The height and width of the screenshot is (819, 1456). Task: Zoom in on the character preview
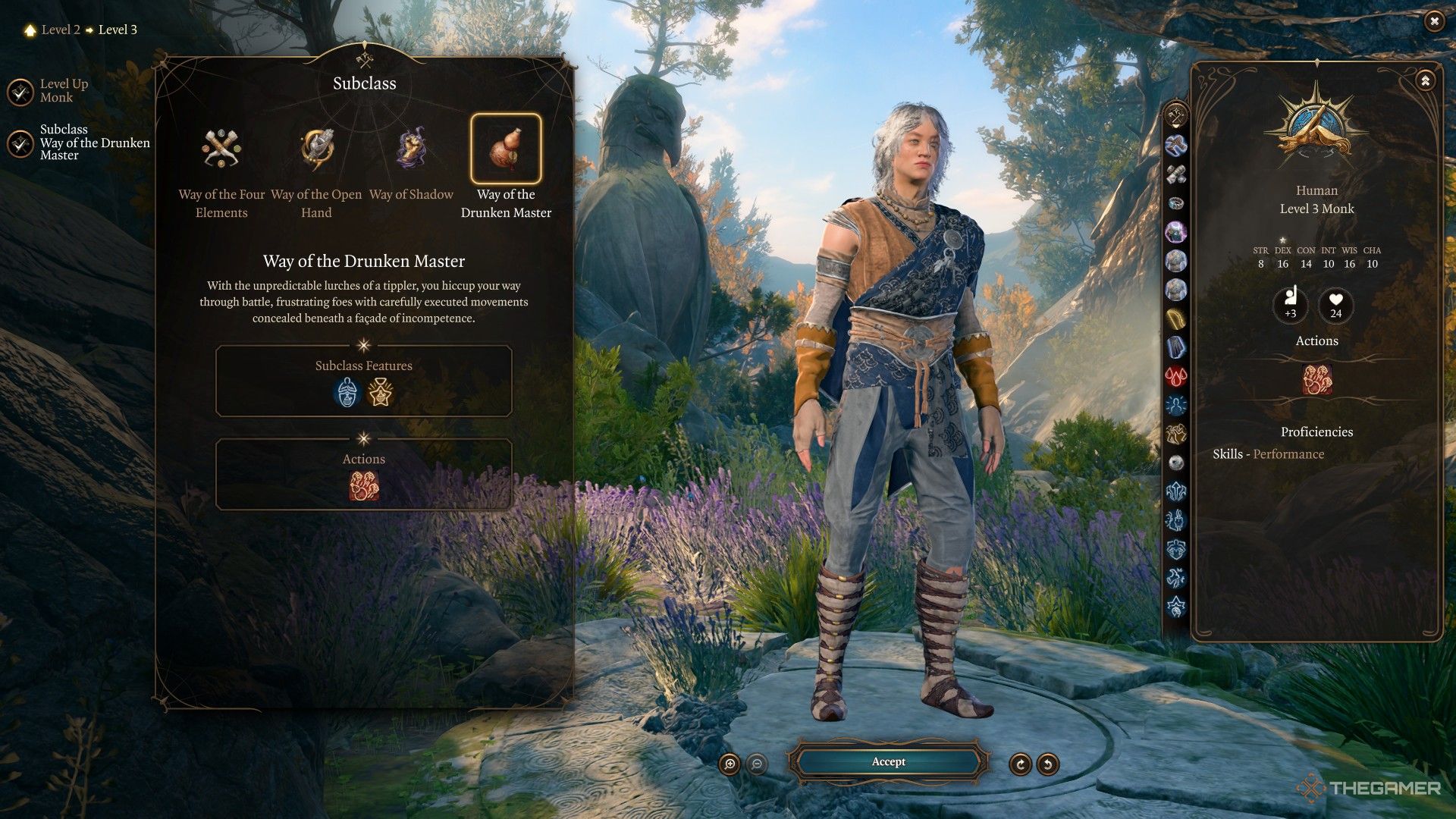[x=730, y=764]
